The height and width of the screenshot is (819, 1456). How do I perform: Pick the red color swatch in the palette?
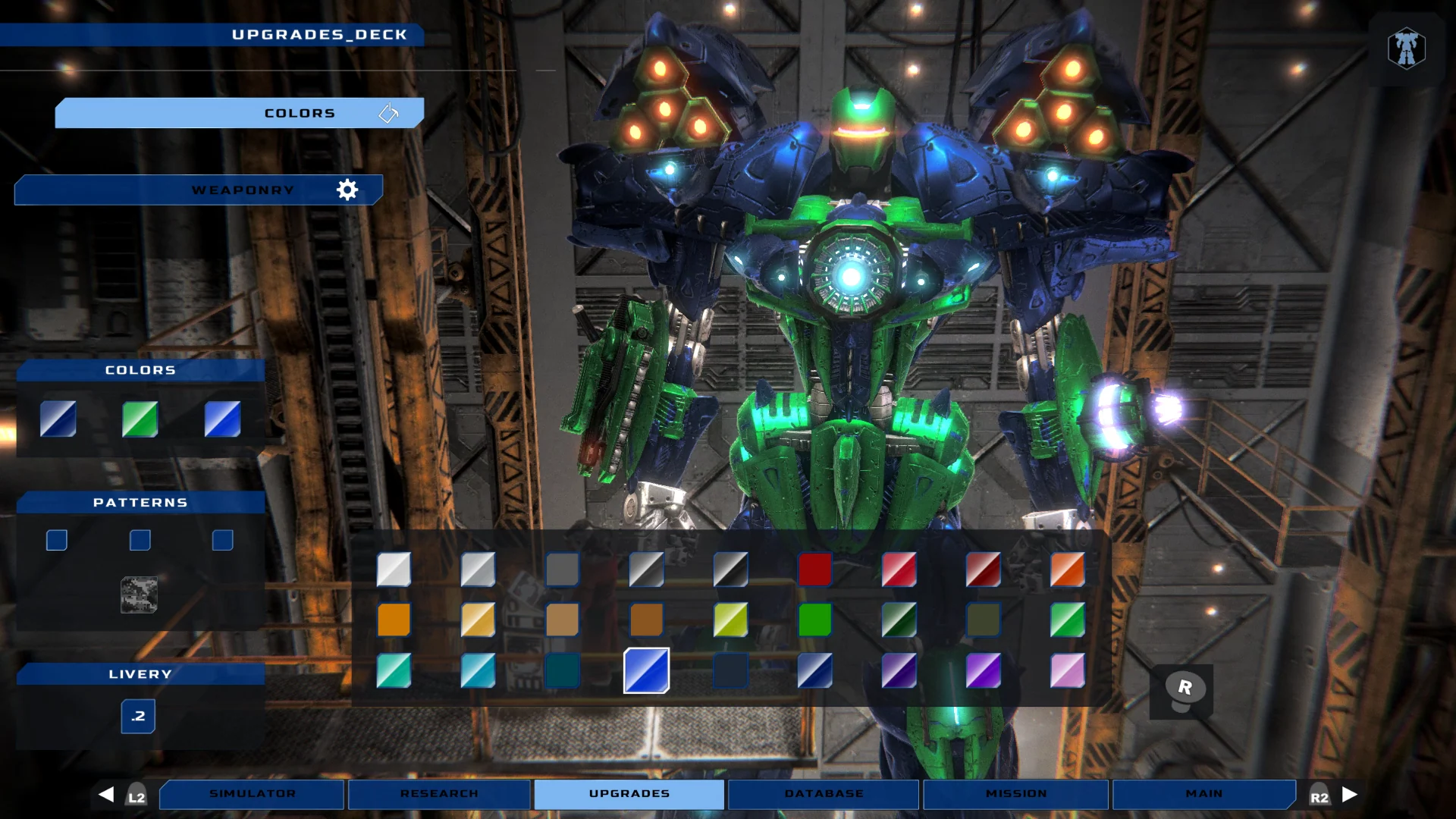[815, 570]
